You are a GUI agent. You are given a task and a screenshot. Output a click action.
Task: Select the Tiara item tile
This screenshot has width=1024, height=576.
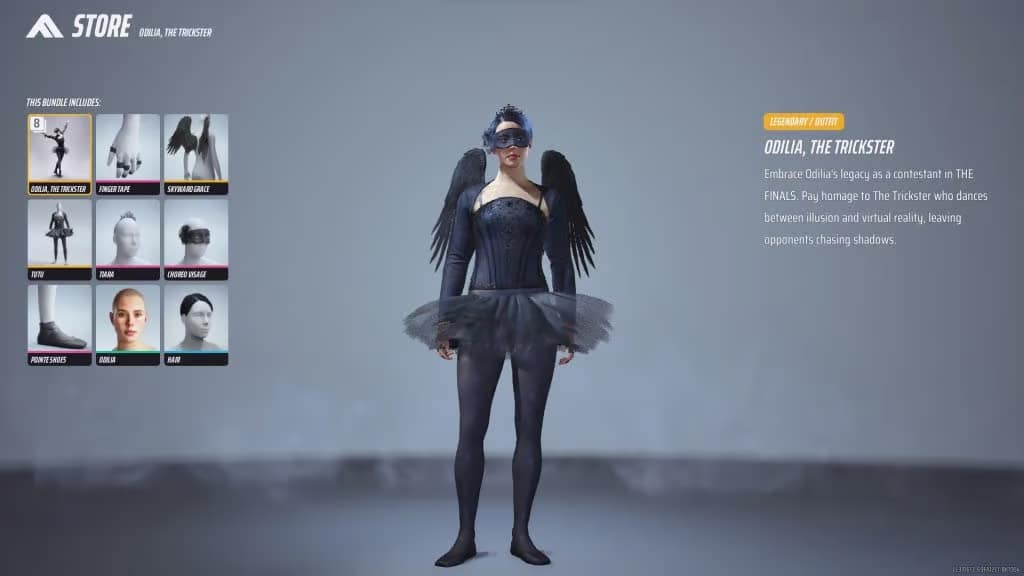[x=128, y=238]
